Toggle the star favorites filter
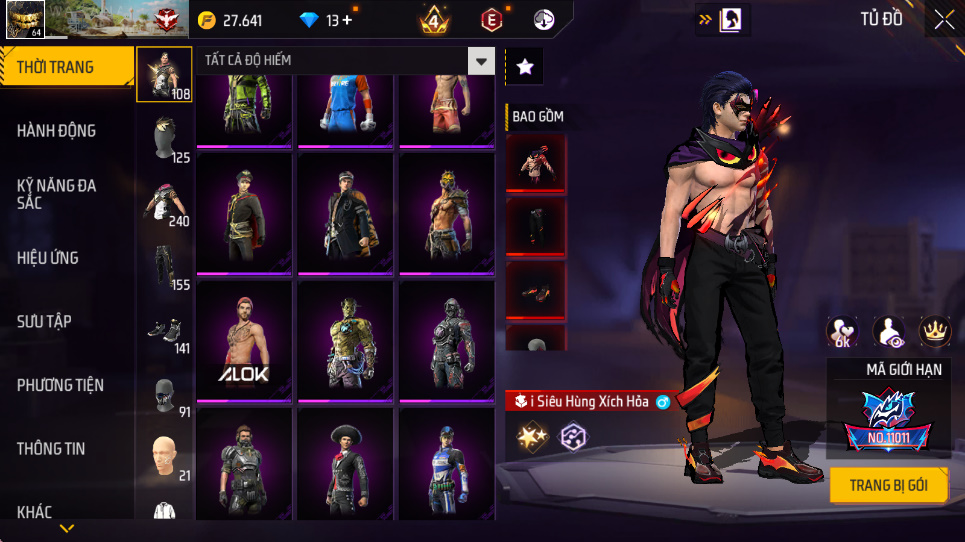 click(x=525, y=66)
